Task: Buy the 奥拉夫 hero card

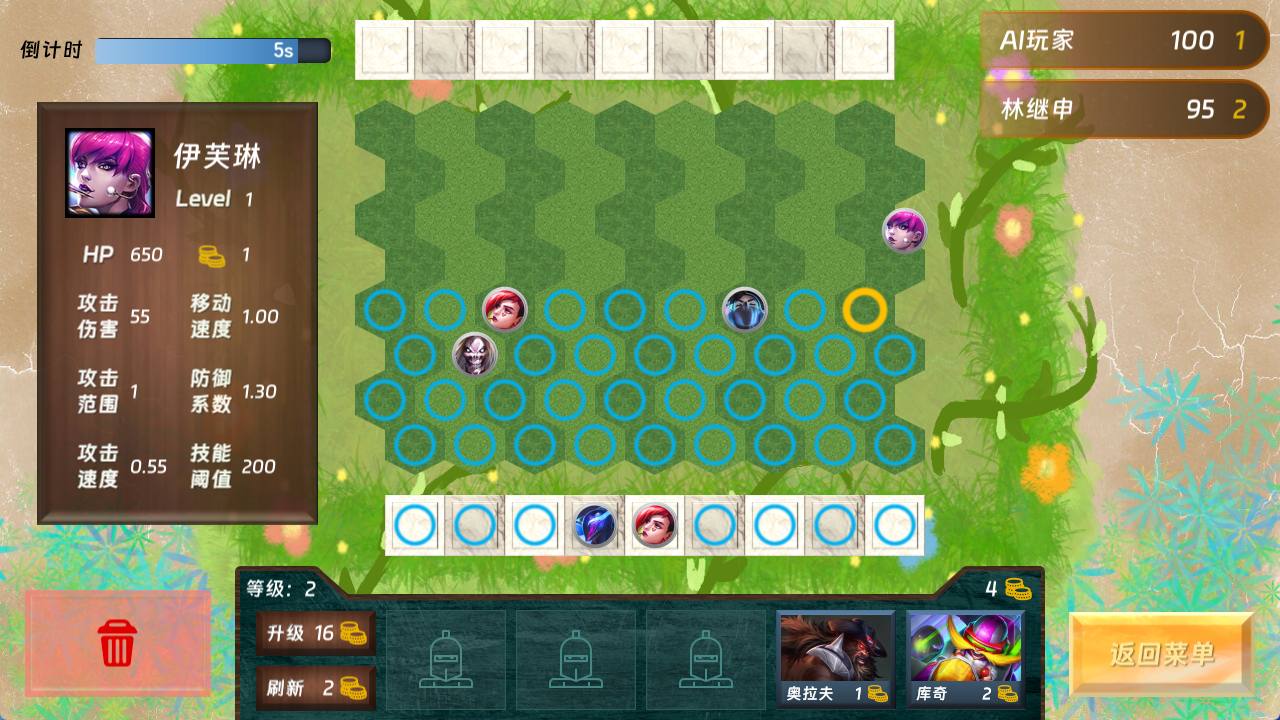Action: [x=835, y=657]
